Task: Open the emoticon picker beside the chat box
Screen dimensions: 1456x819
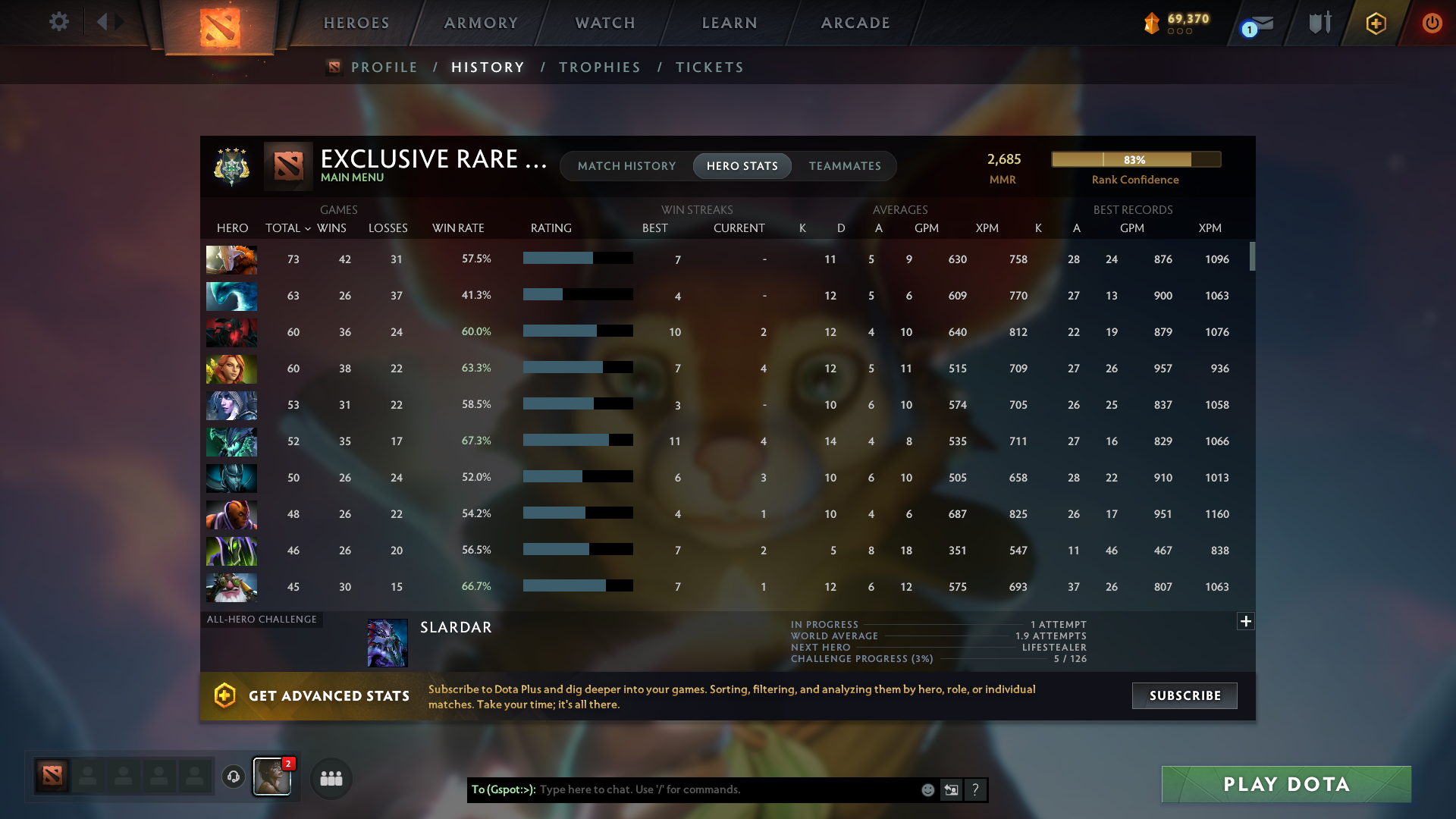Action: 927,789
